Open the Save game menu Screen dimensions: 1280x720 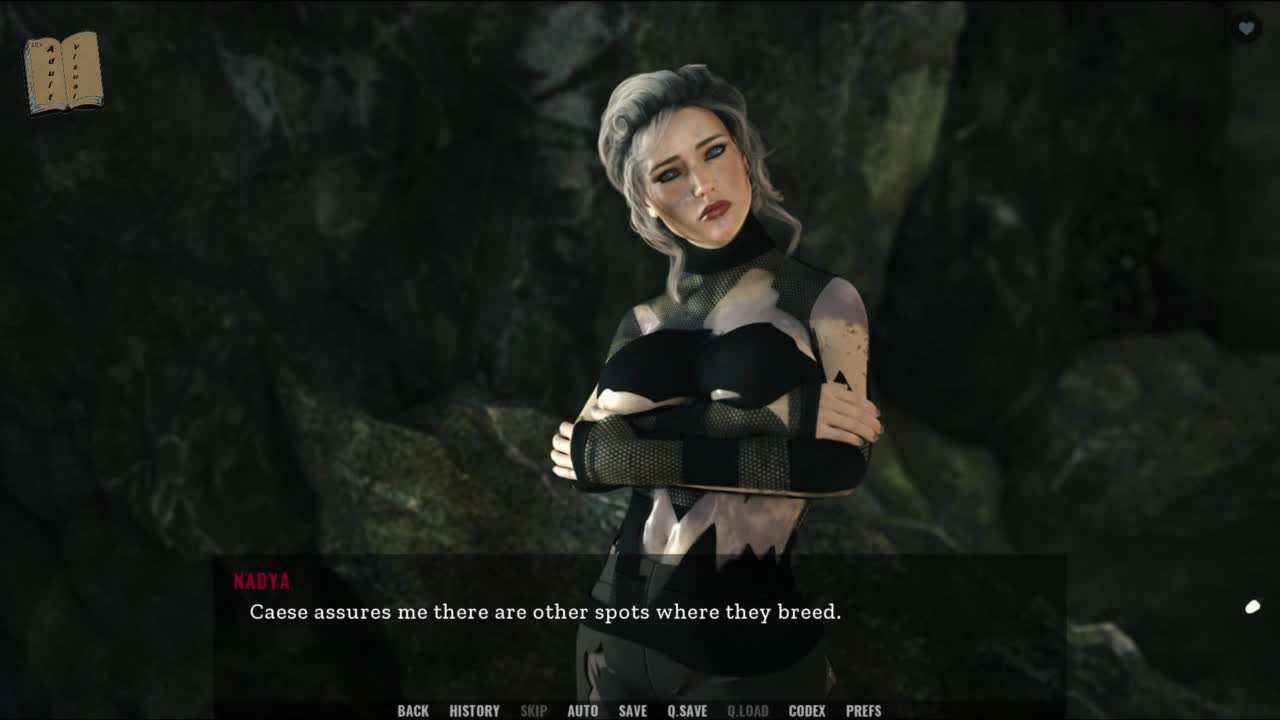[632, 711]
